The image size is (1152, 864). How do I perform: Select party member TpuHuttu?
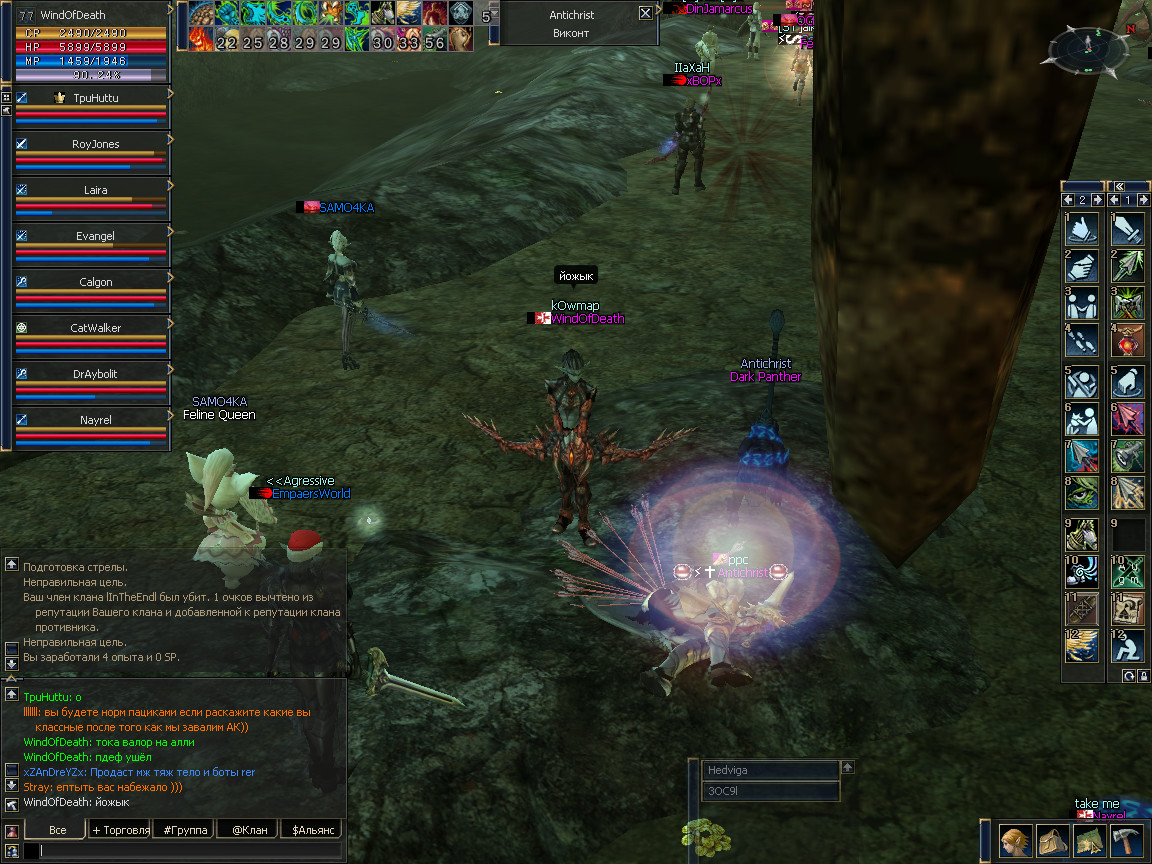[96, 98]
